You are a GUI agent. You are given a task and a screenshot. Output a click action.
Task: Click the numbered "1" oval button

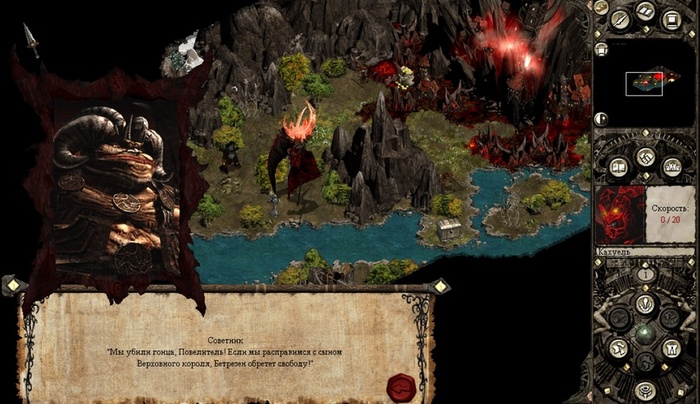tap(645, 273)
